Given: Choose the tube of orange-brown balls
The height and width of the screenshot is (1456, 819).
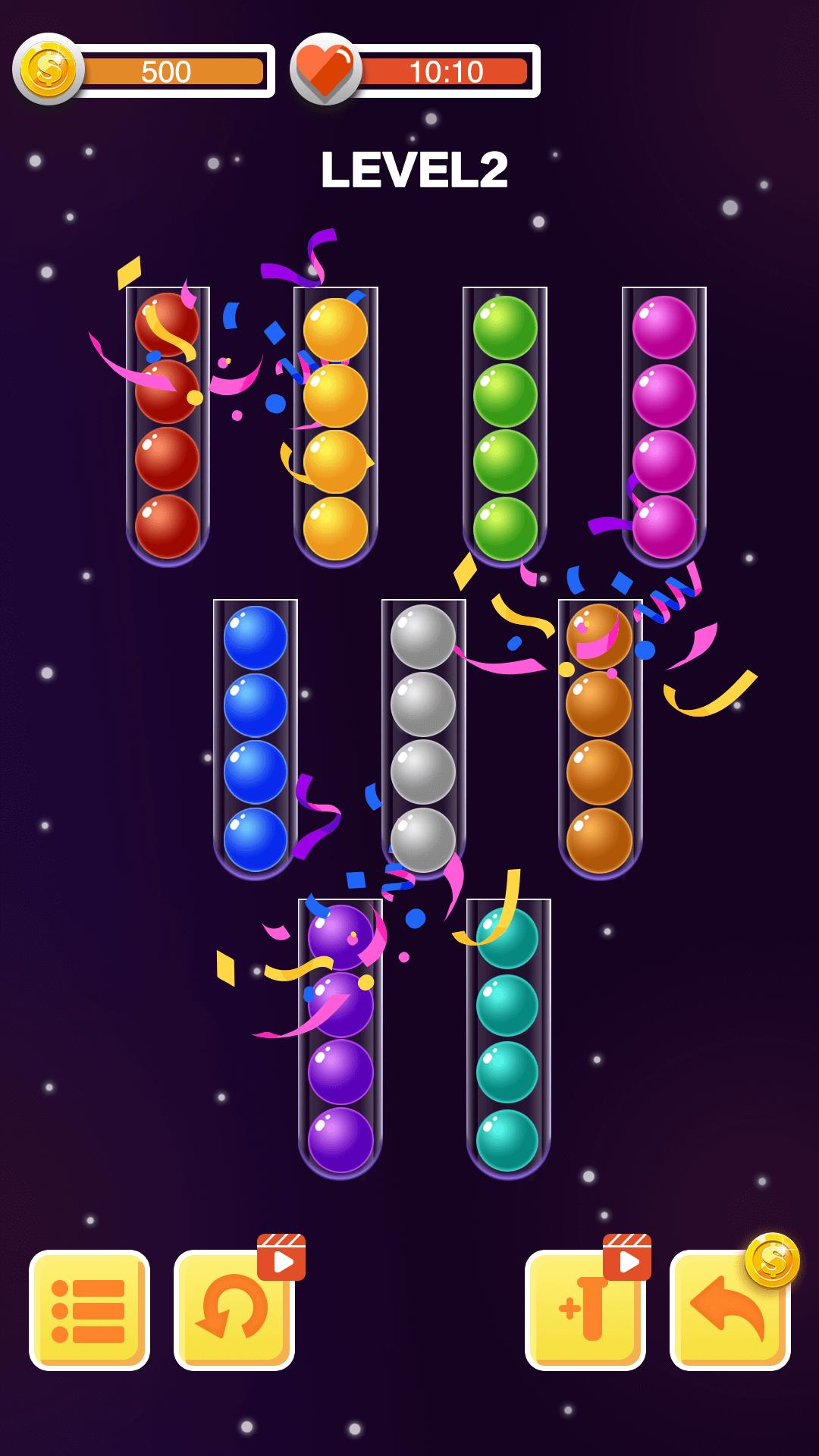Looking at the screenshot, I should click(x=600, y=739).
